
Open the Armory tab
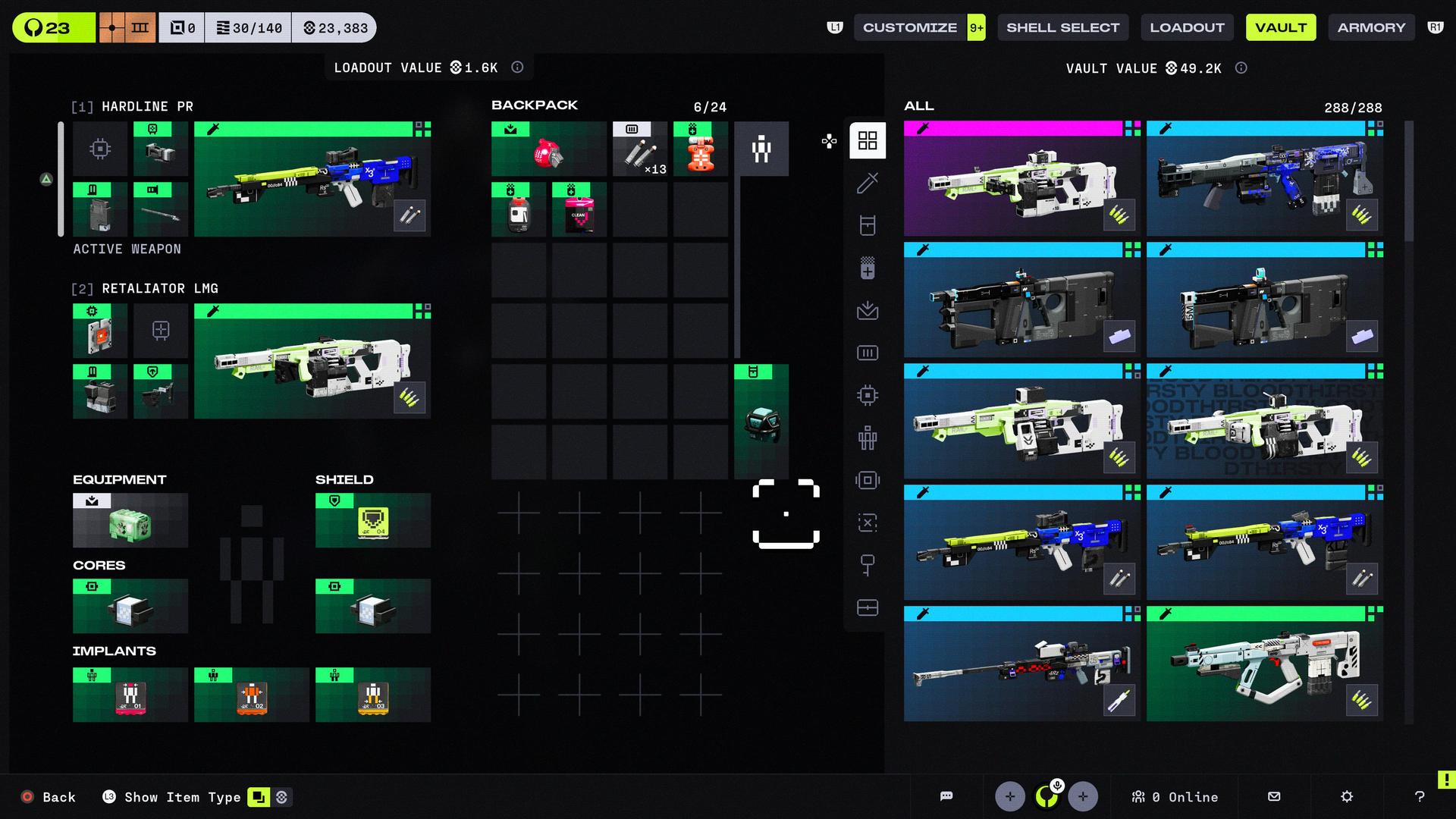tap(1371, 27)
